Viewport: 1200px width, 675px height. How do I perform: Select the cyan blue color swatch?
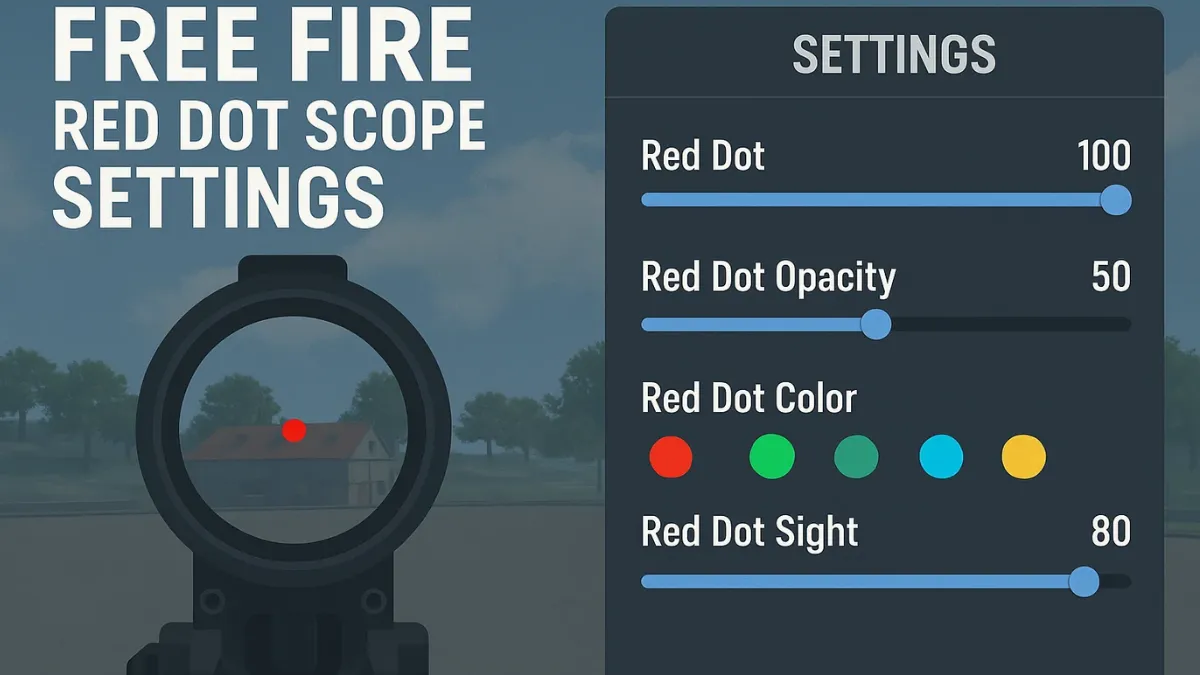pos(941,457)
